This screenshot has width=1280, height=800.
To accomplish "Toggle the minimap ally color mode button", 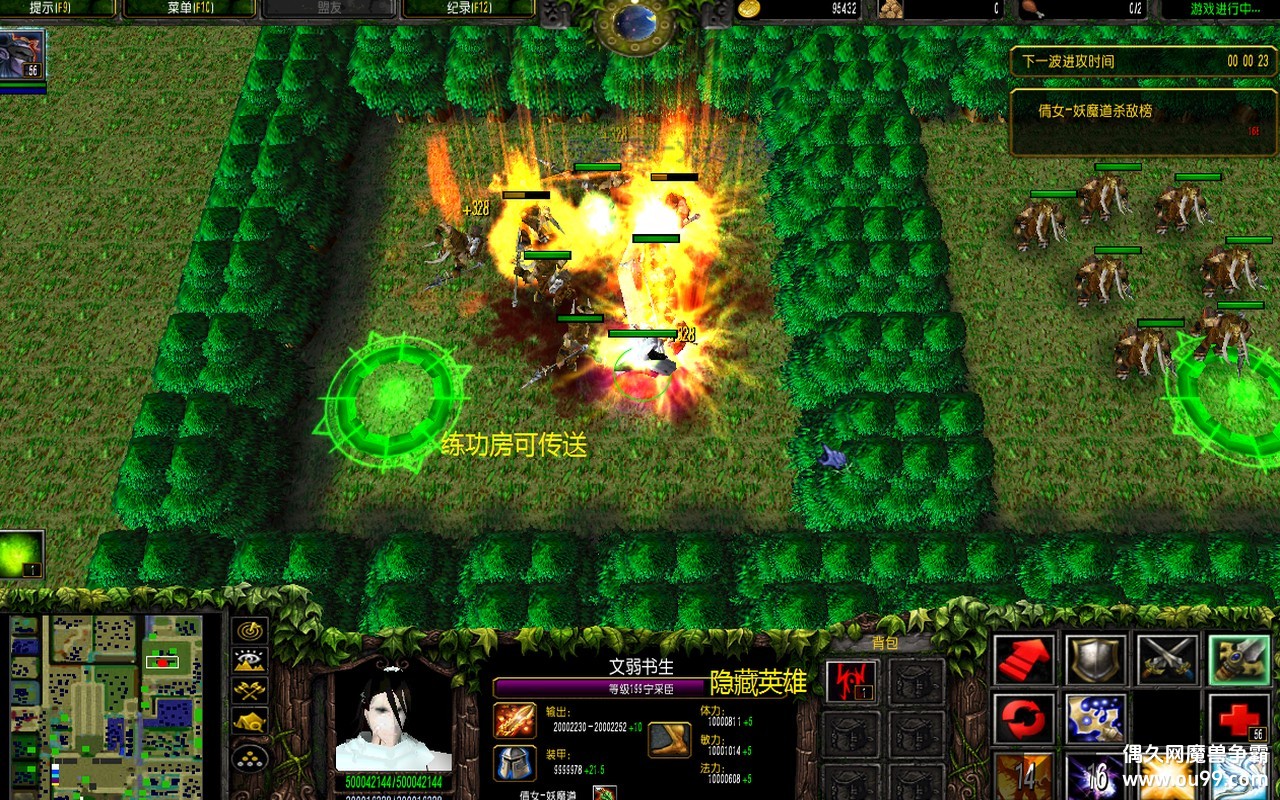I will 249,690.
